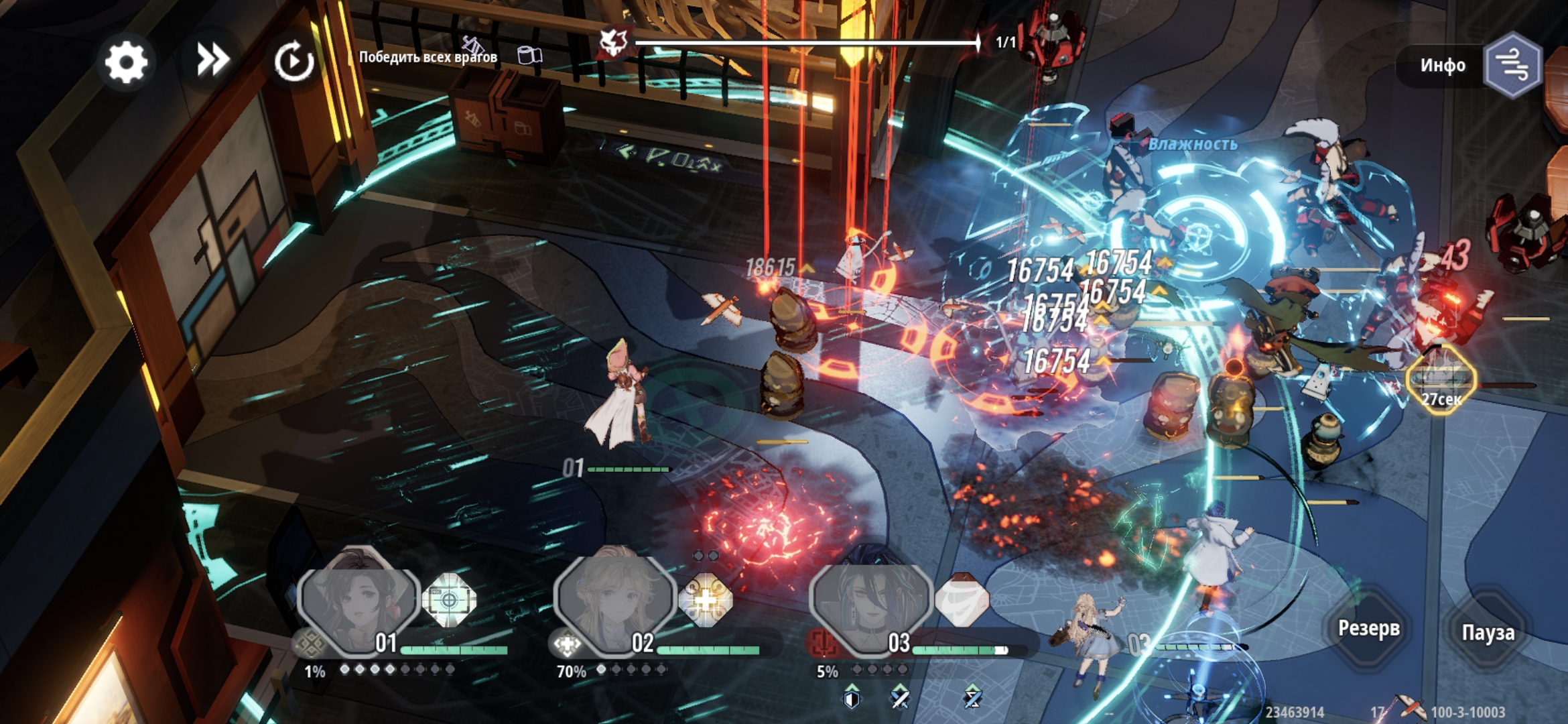Viewport: 1568px width, 724px height.
Task: Trigger character 03's white skill icon
Action: pyautogui.click(x=962, y=599)
